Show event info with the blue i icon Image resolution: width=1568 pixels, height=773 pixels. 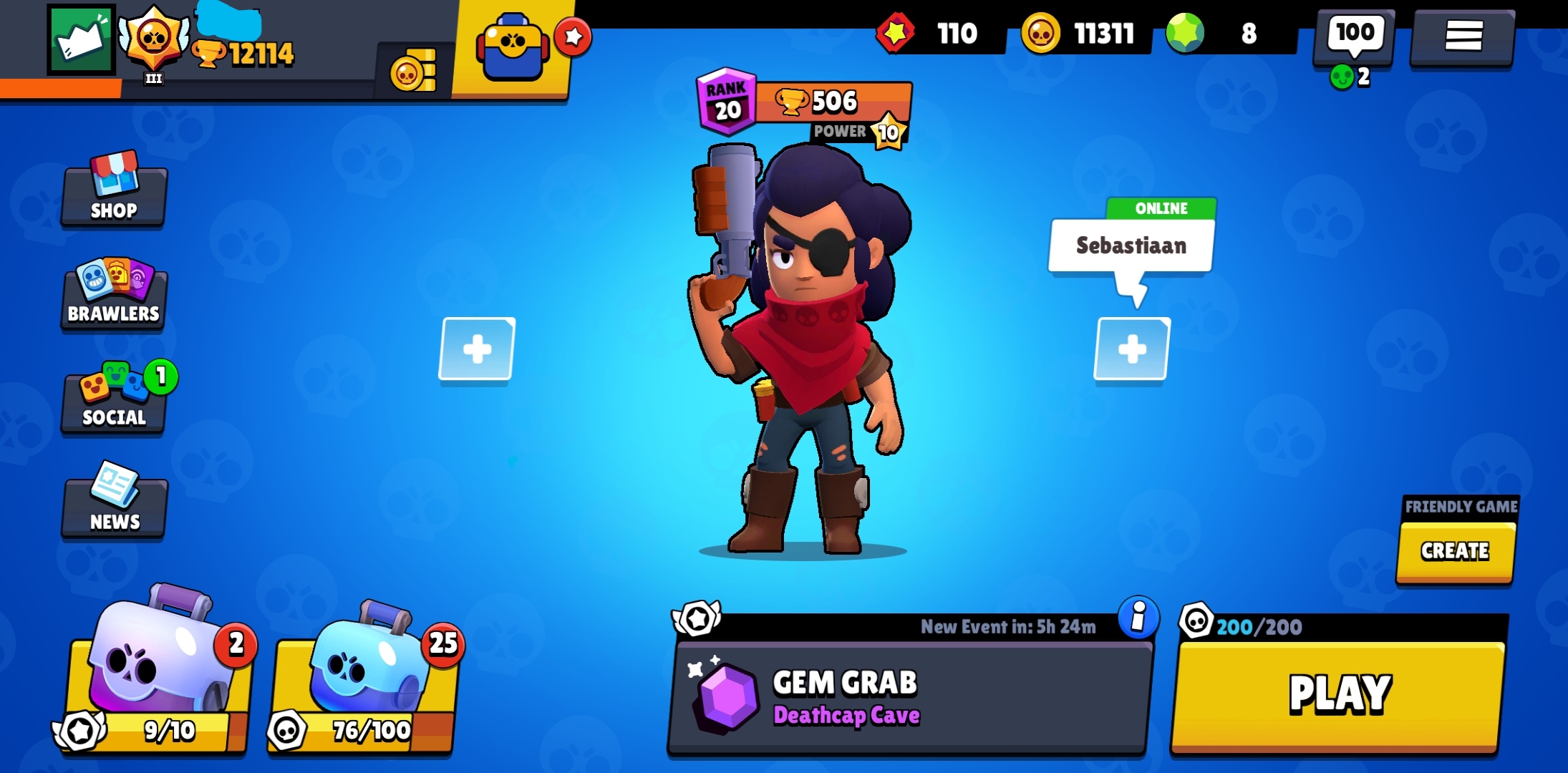pos(1138,616)
